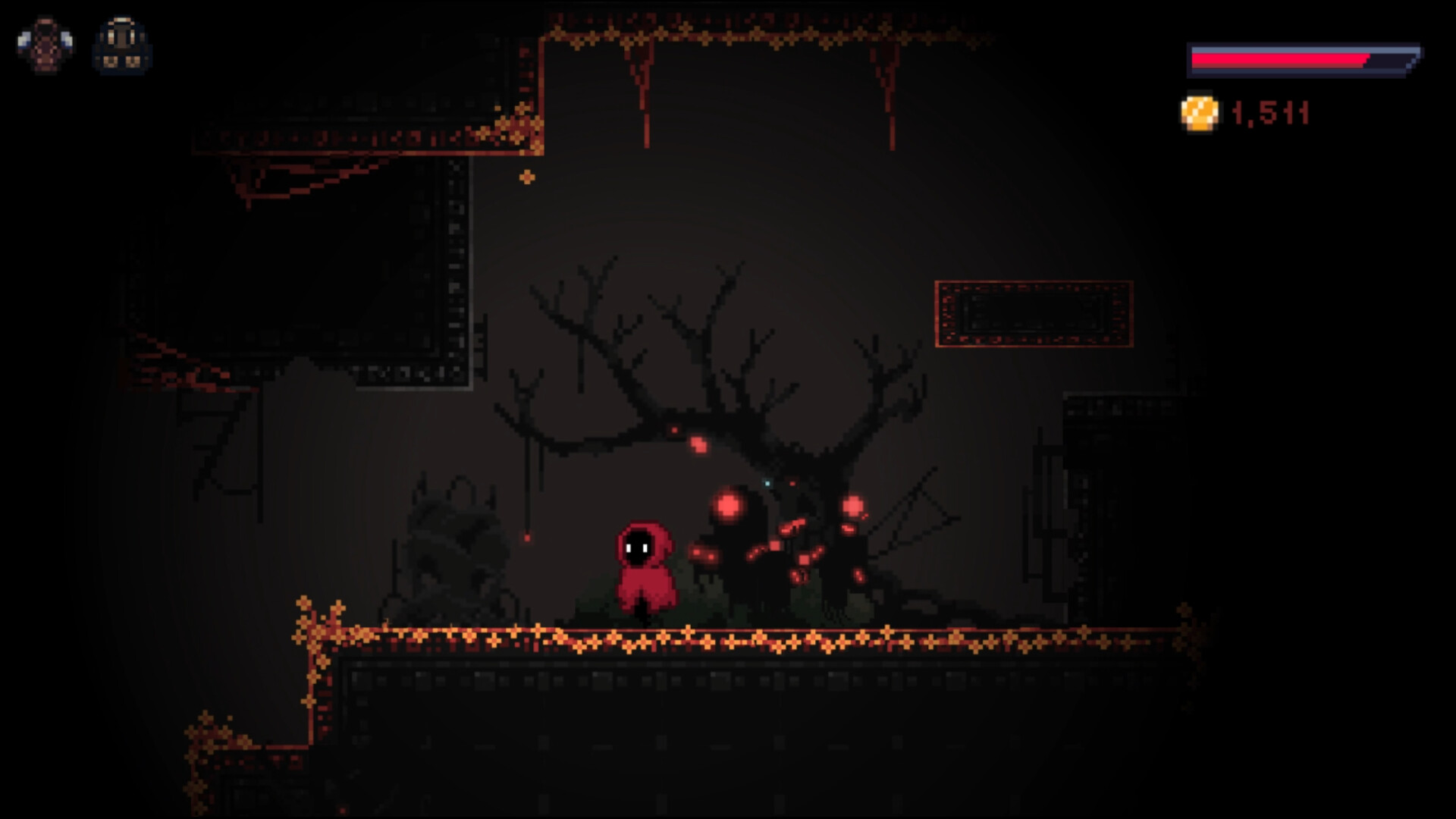The height and width of the screenshot is (819, 1456).
Task: Click the HUD area showing both equipment slots
Action: [x=85, y=45]
